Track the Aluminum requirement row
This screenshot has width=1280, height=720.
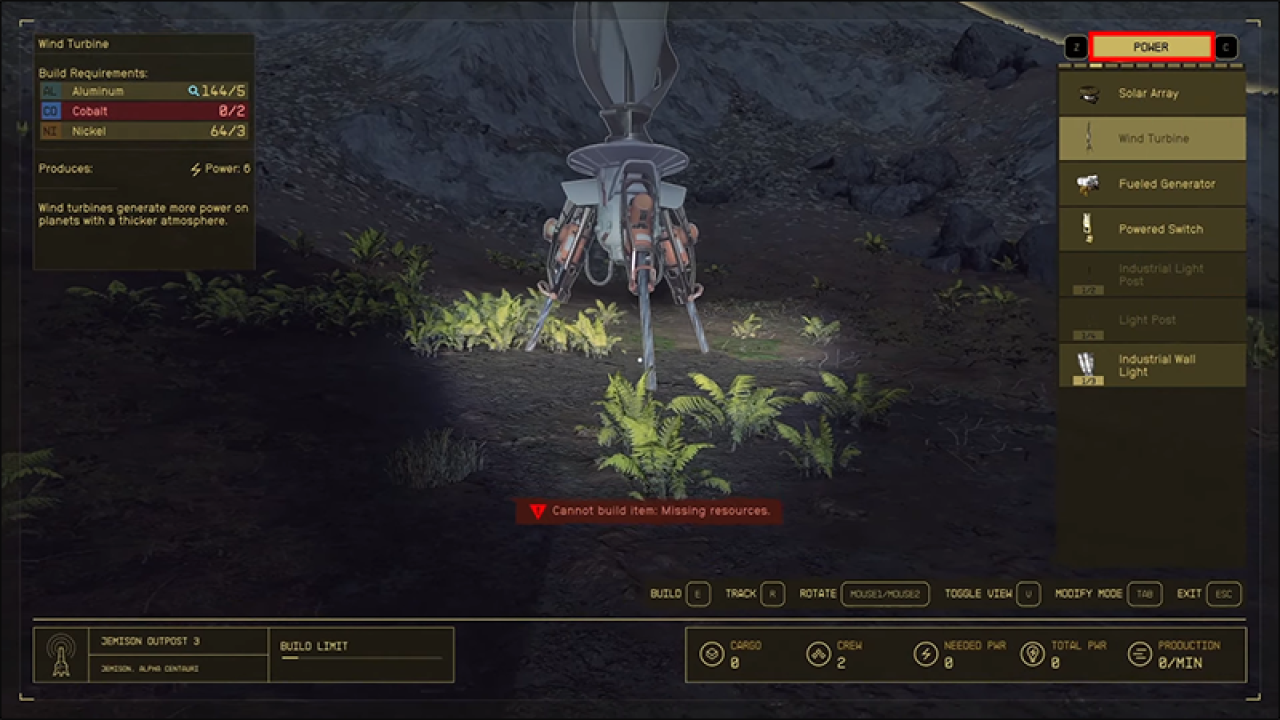pyautogui.click(x=143, y=91)
